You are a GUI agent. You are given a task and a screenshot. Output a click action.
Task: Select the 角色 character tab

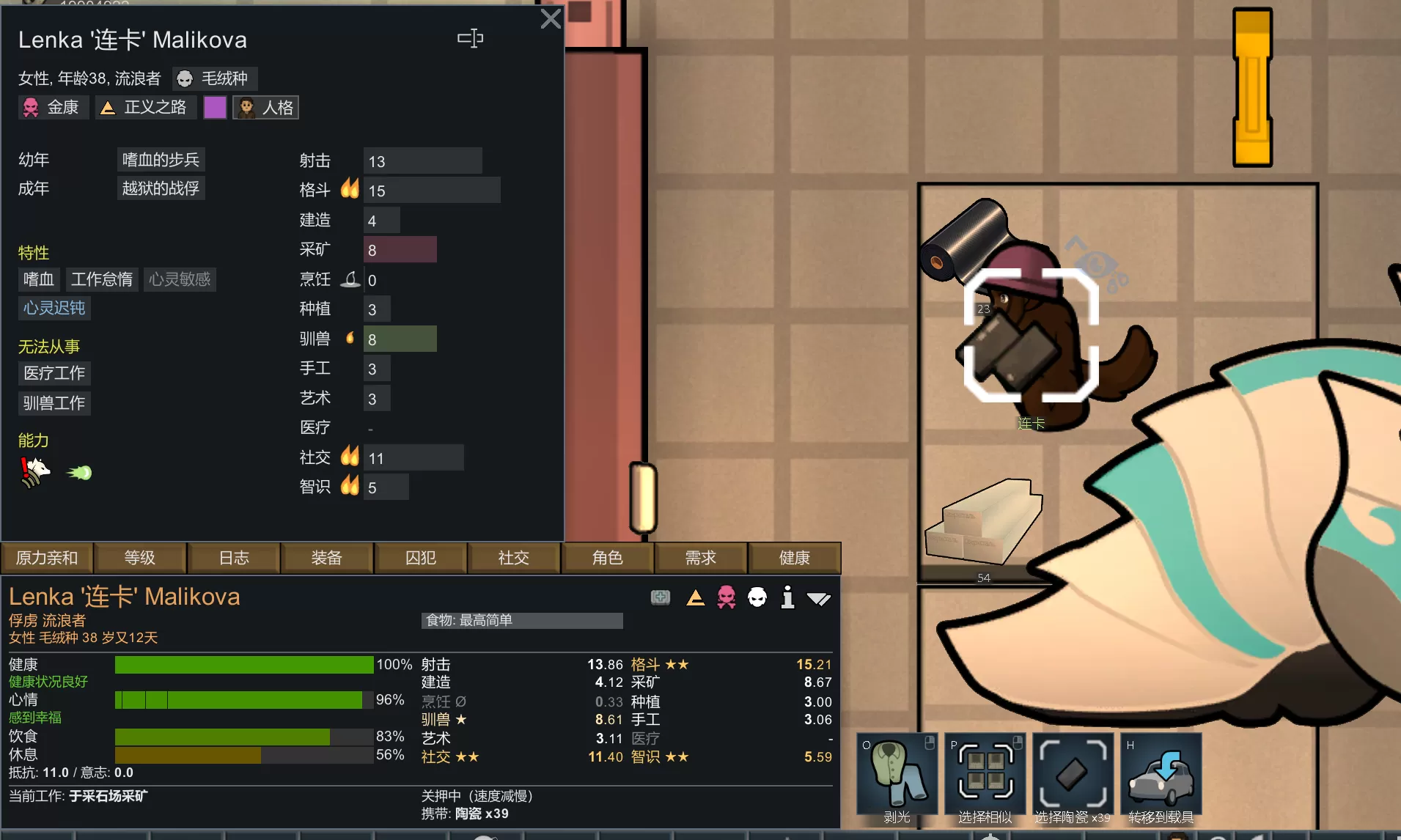point(608,559)
